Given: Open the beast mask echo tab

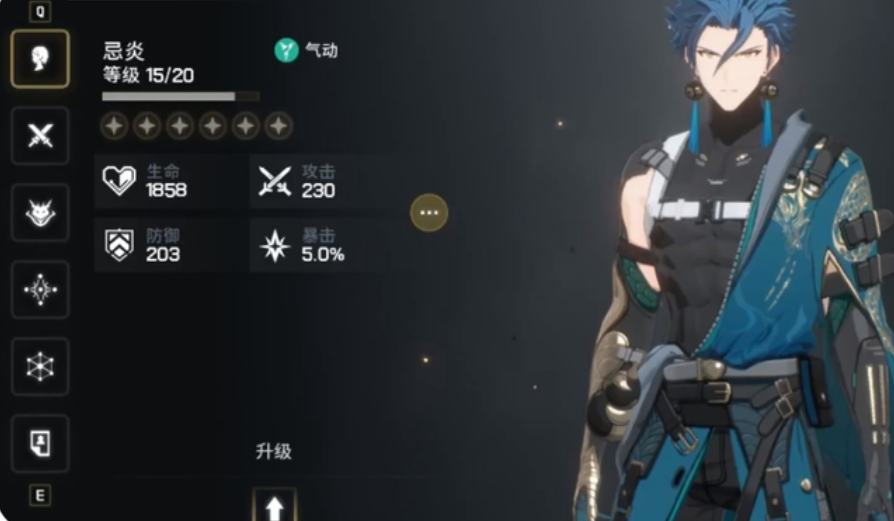Looking at the screenshot, I should click(x=40, y=212).
